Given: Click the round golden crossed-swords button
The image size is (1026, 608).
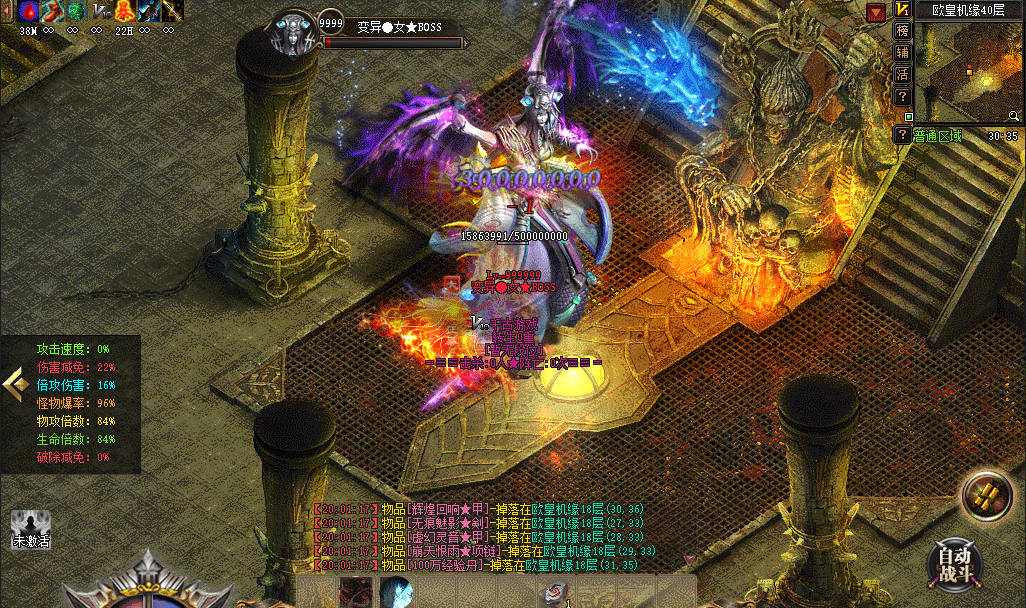Looking at the screenshot, I should (x=986, y=495).
